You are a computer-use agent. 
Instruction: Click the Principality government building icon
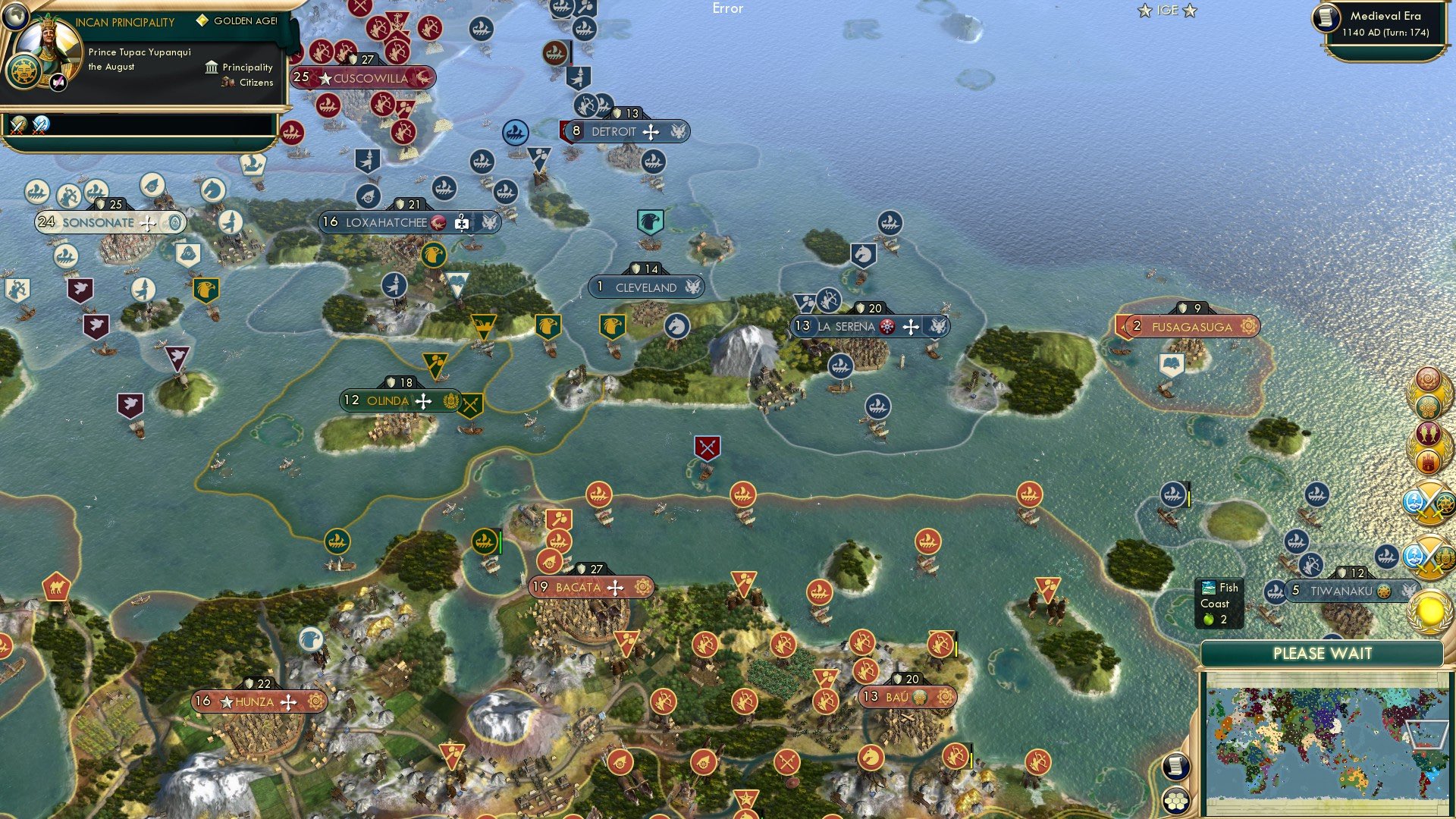pyautogui.click(x=212, y=67)
